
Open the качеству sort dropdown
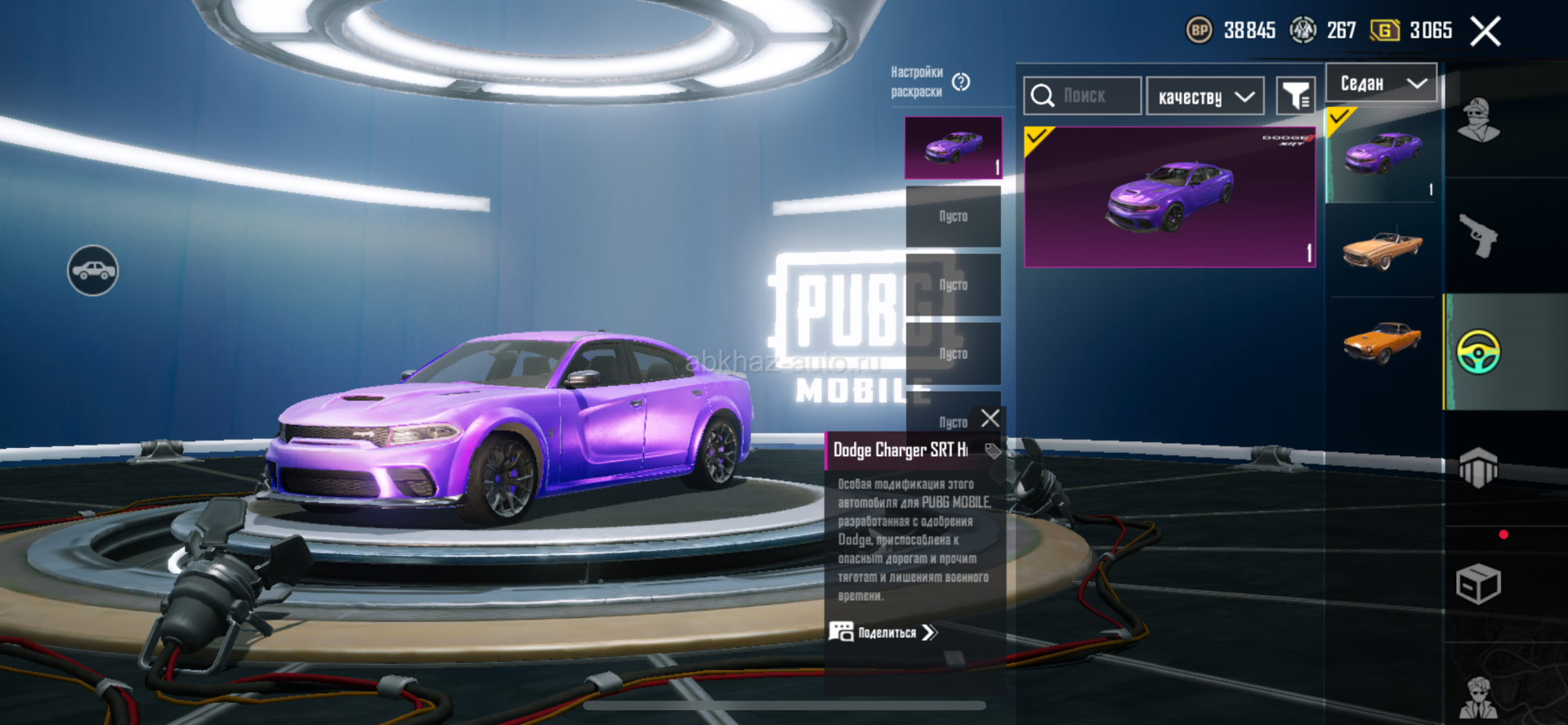click(1205, 97)
